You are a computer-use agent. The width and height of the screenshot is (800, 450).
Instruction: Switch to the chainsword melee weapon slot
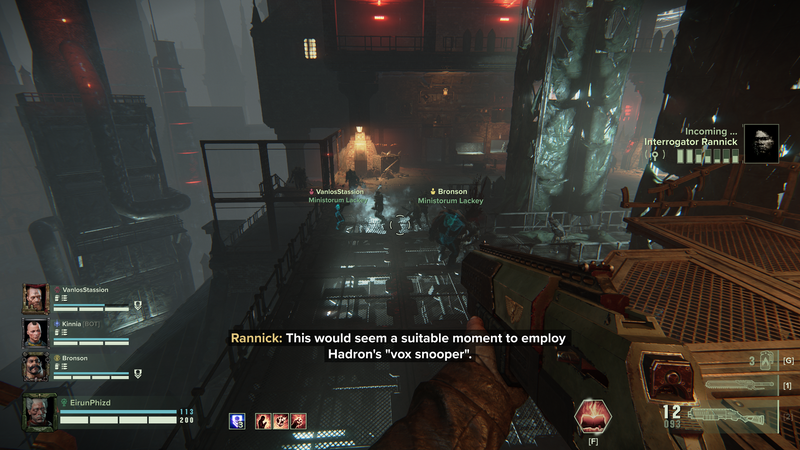[738, 385]
